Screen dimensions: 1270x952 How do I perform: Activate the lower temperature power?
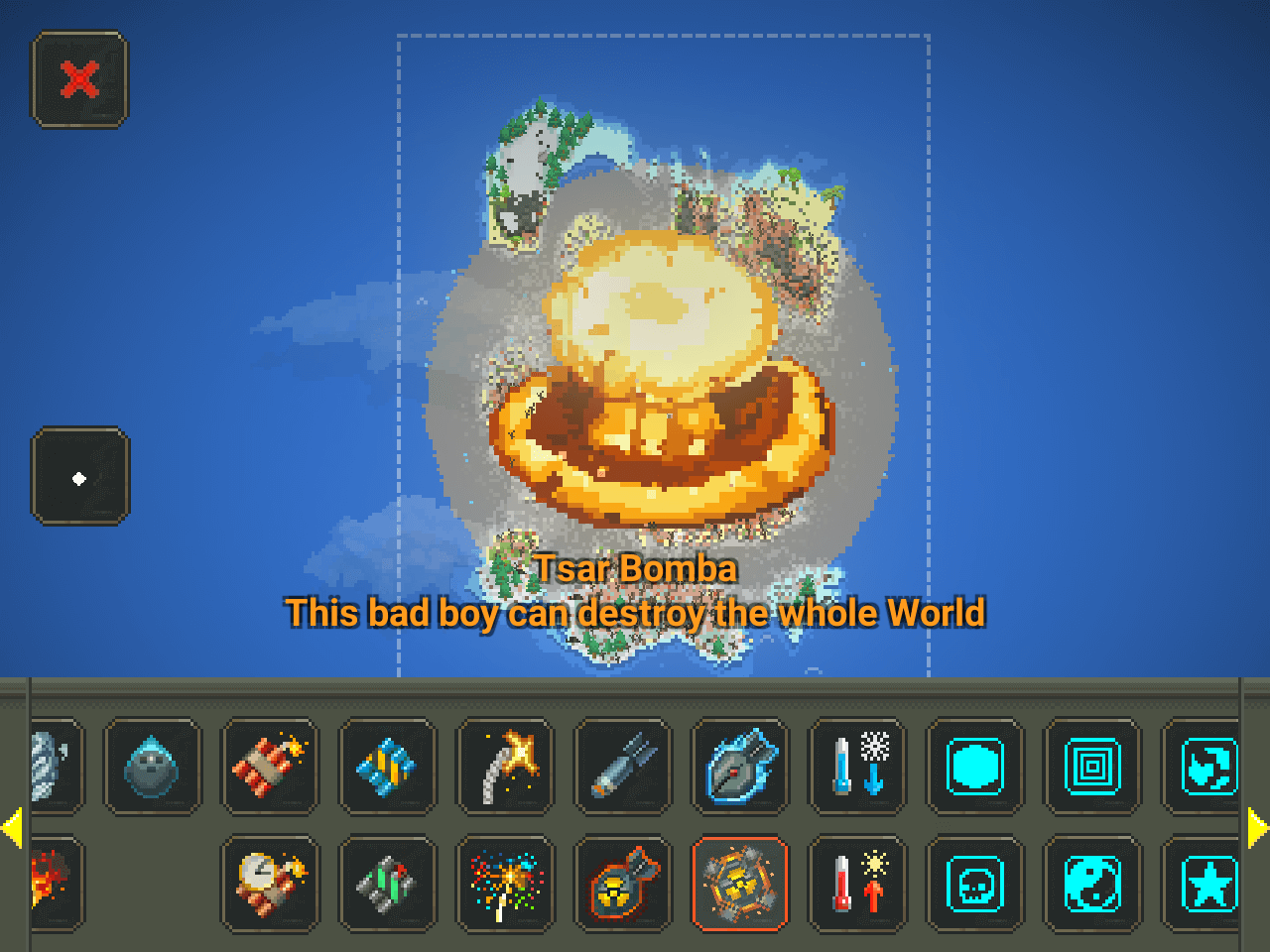tap(857, 767)
